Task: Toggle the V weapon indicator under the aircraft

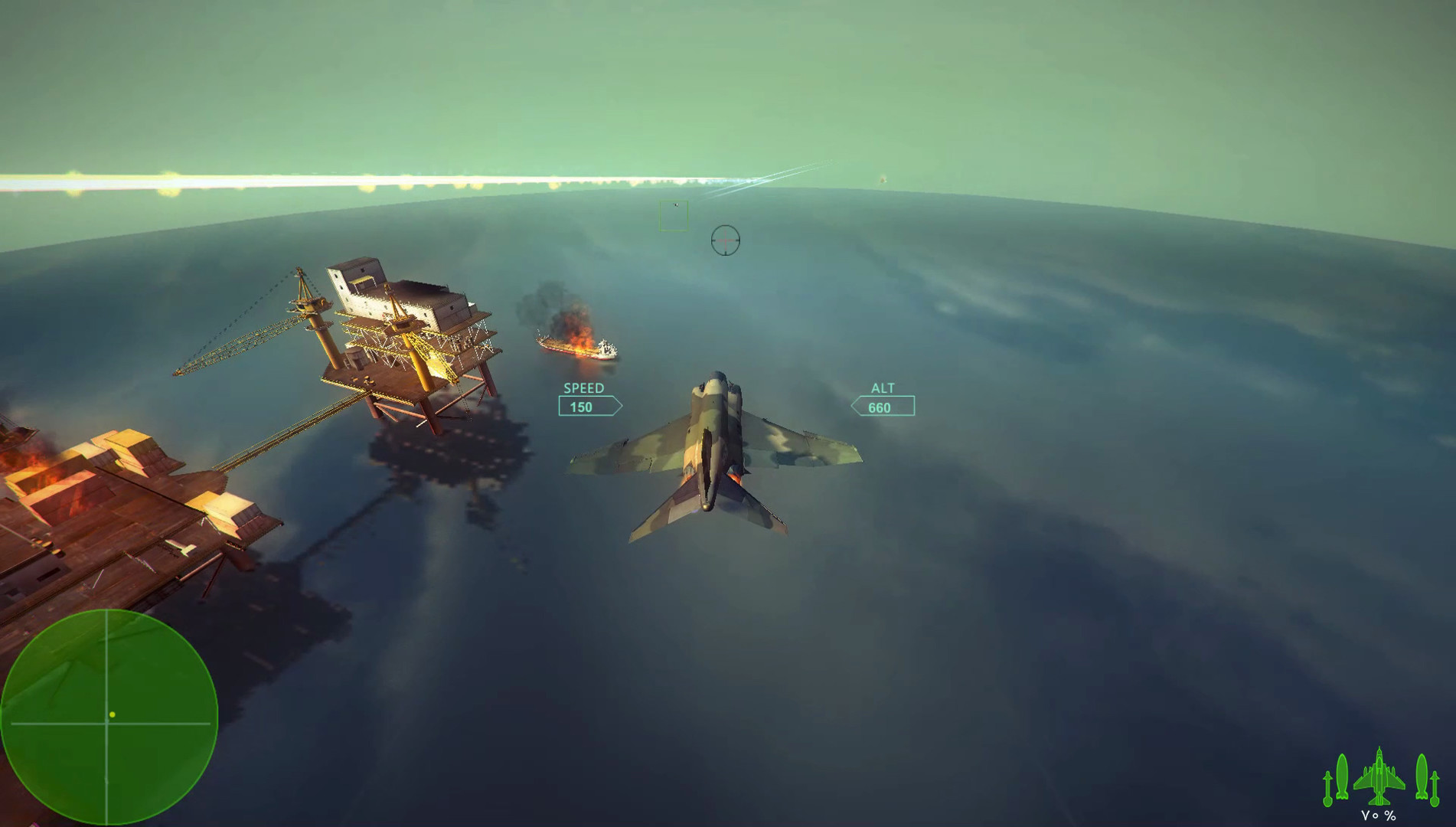Action: pos(1365,815)
